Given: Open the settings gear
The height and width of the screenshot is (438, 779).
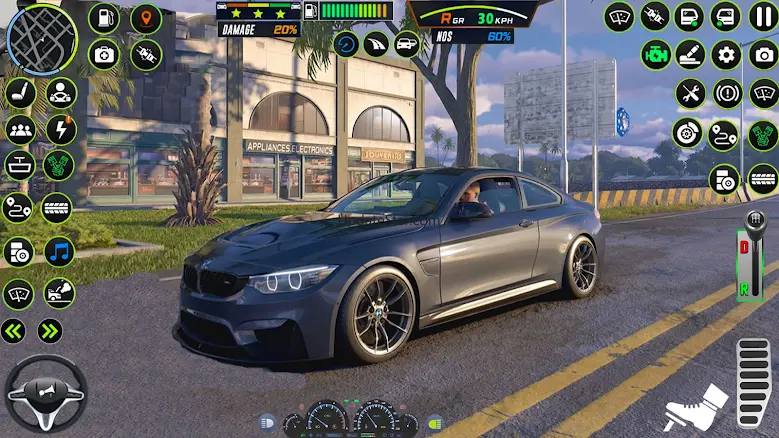Looking at the screenshot, I should [726, 55].
